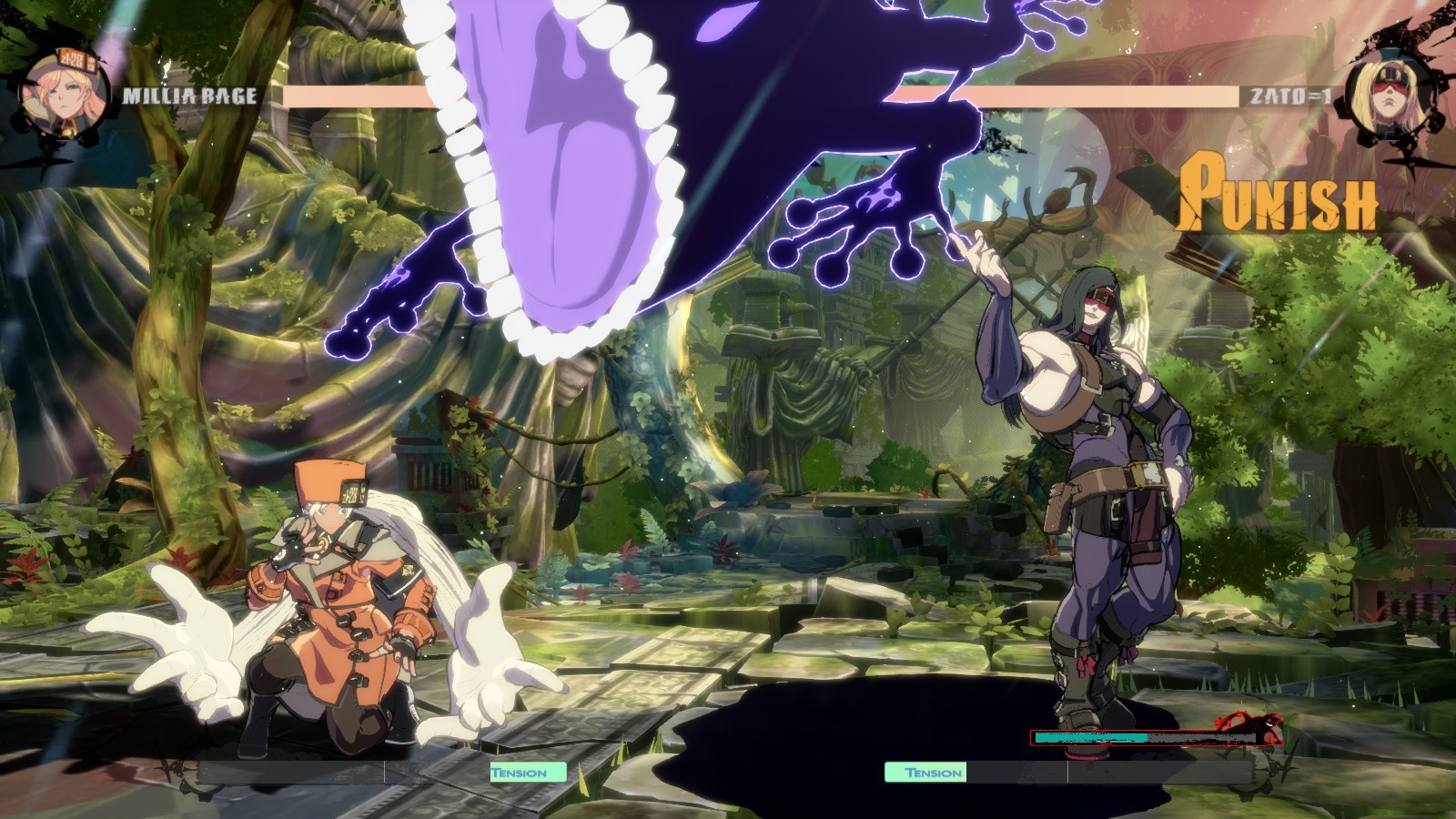The image size is (1456, 819).
Task: Expand the MILLIA RAGE name banner
Action: point(191,93)
